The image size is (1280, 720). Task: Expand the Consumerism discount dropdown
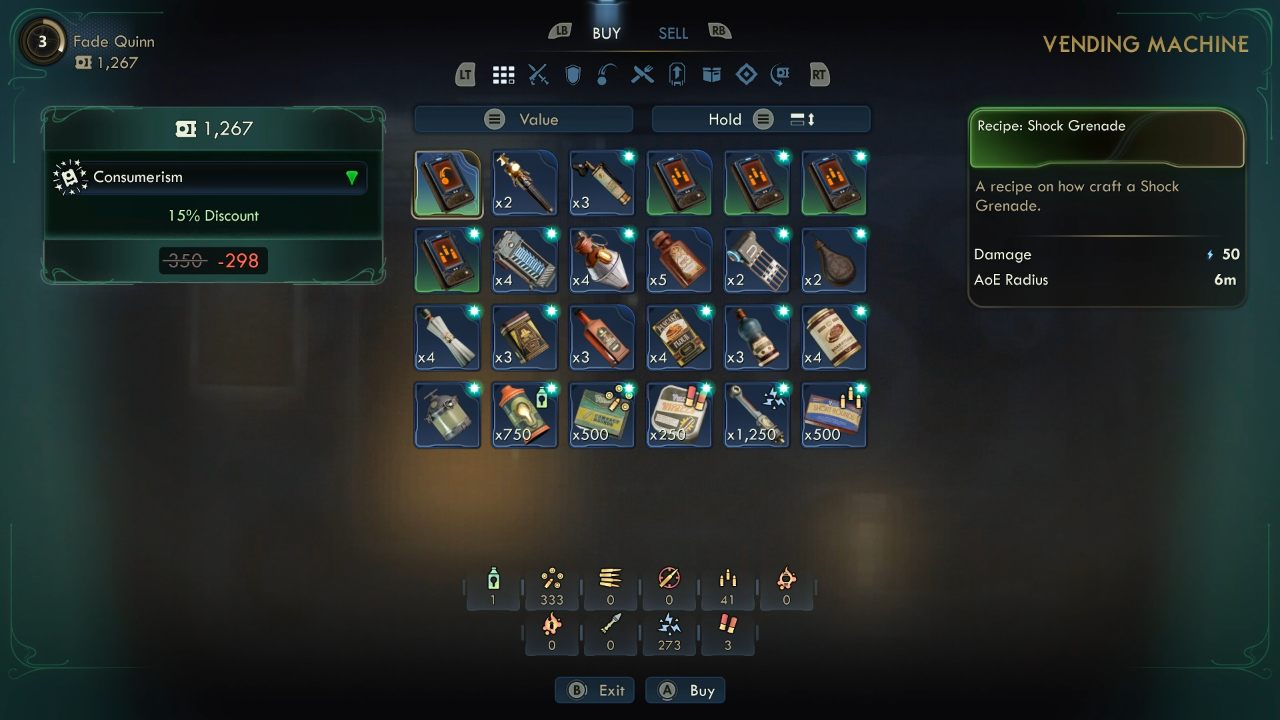coord(351,178)
